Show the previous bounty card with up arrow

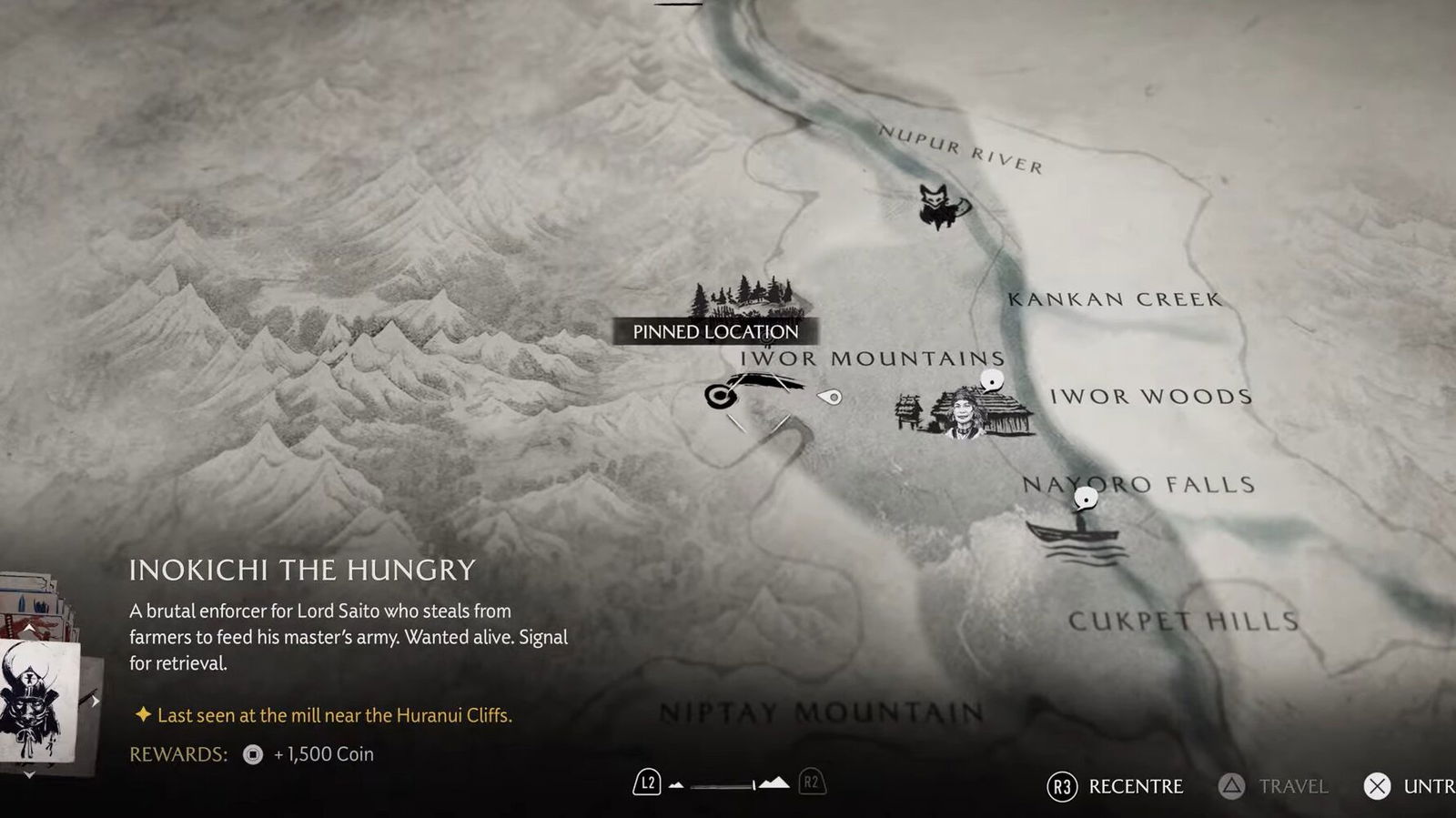click(29, 629)
